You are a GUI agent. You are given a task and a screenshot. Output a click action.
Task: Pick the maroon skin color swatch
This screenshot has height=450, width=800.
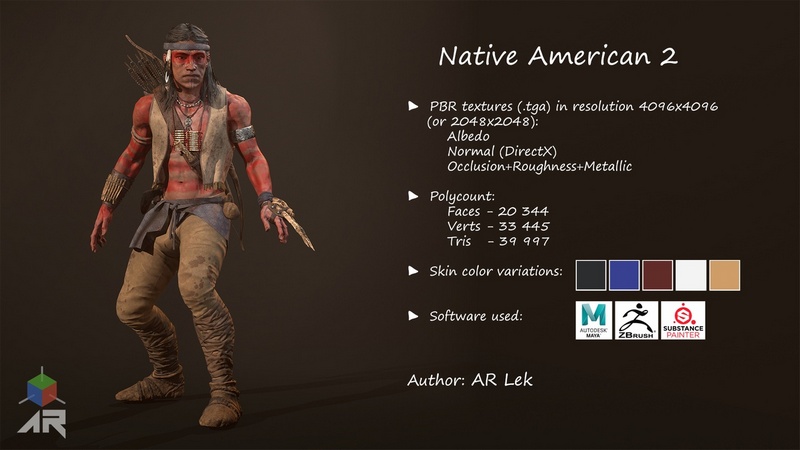(x=658, y=275)
